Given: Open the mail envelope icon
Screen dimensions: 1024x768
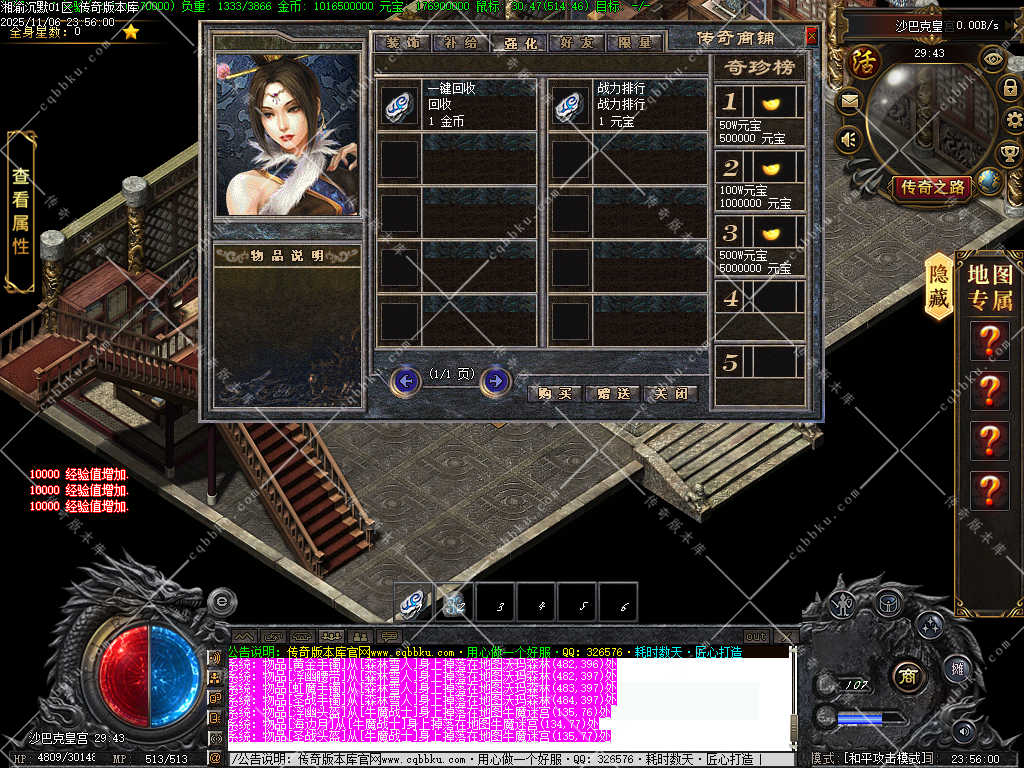Looking at the screenshot, I should [x=849, y=101].
